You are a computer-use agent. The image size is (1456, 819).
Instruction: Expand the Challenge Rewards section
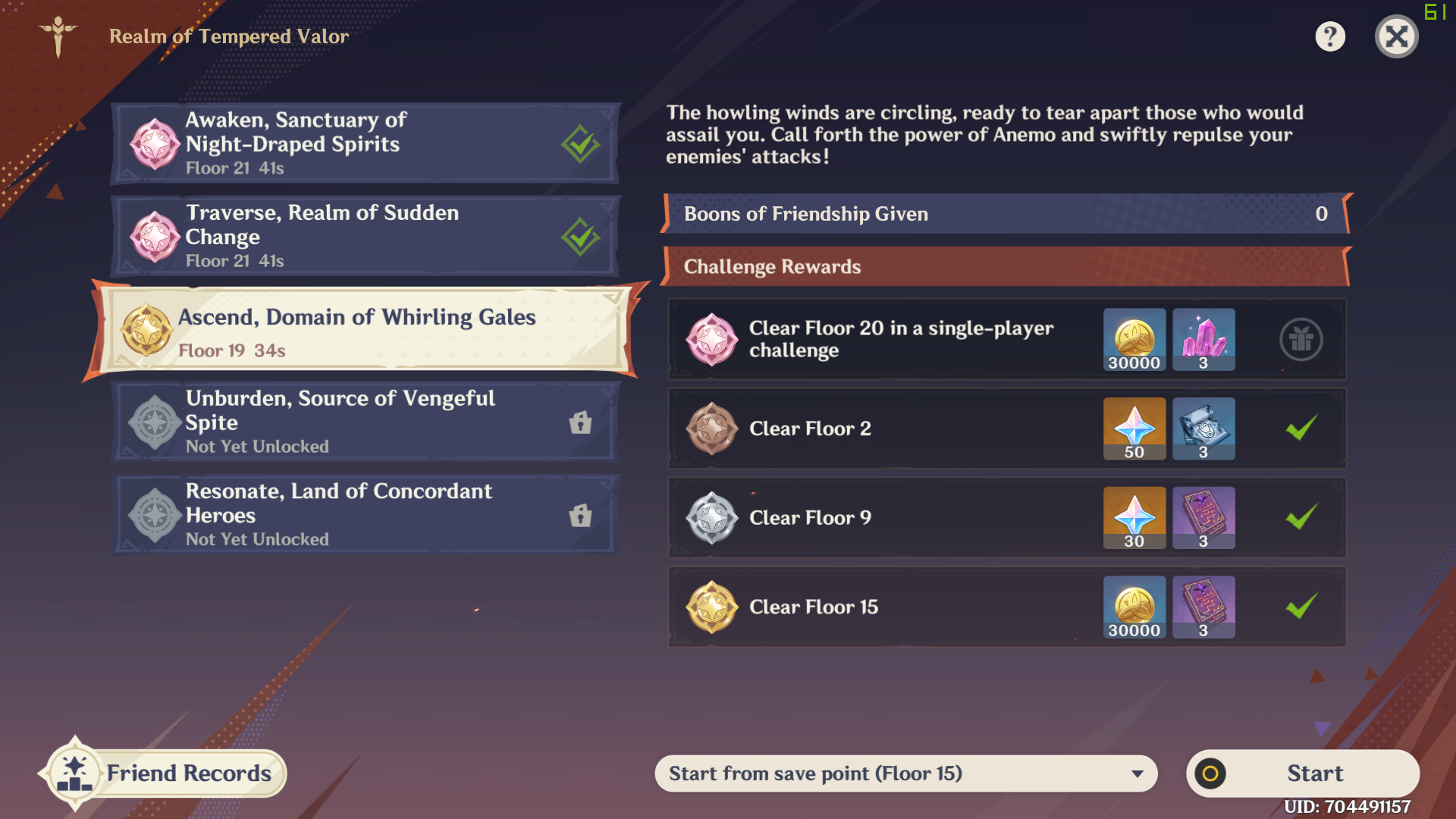point(1005,266)
